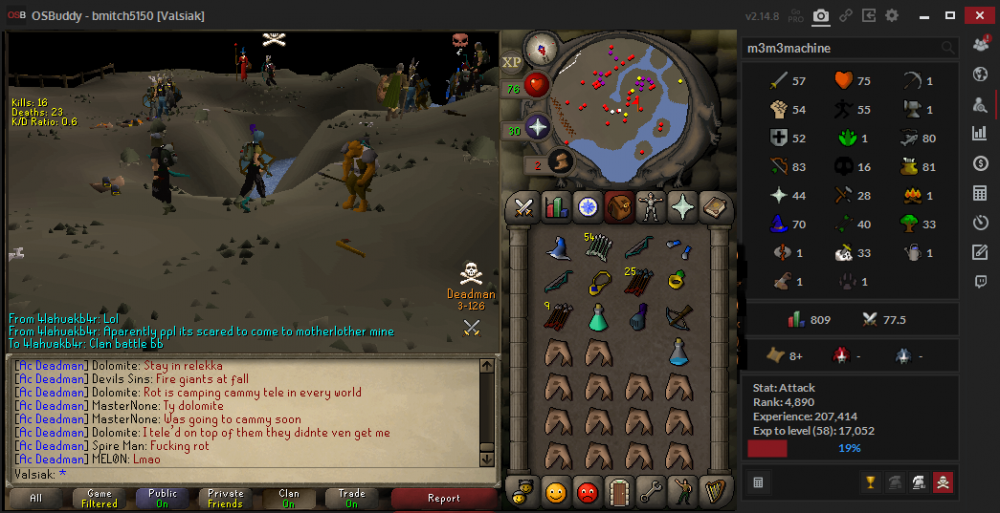Toggle the XP counter button

[x=512, y=62]
